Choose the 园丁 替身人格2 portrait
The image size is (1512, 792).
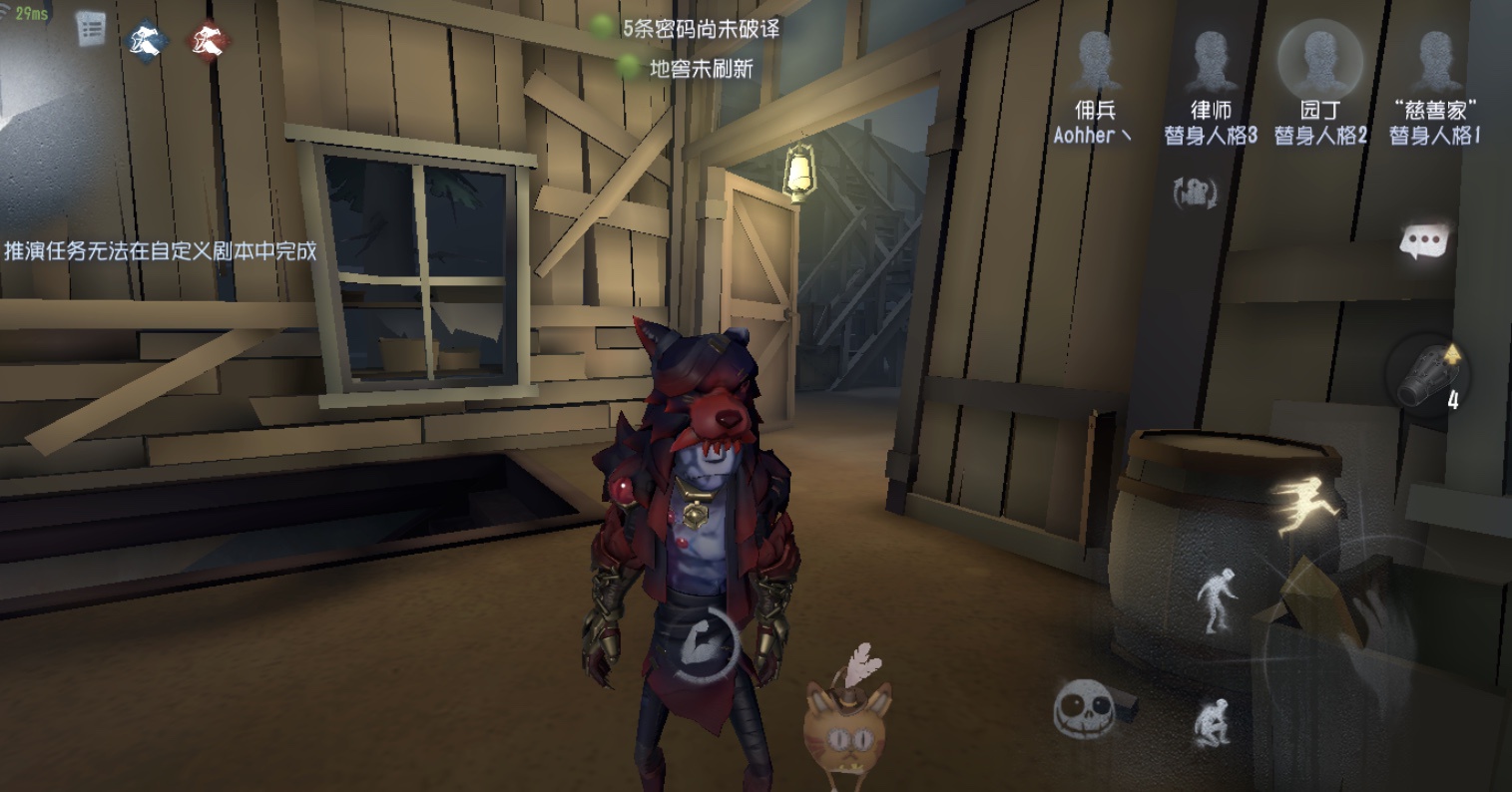click(1319, 60)
